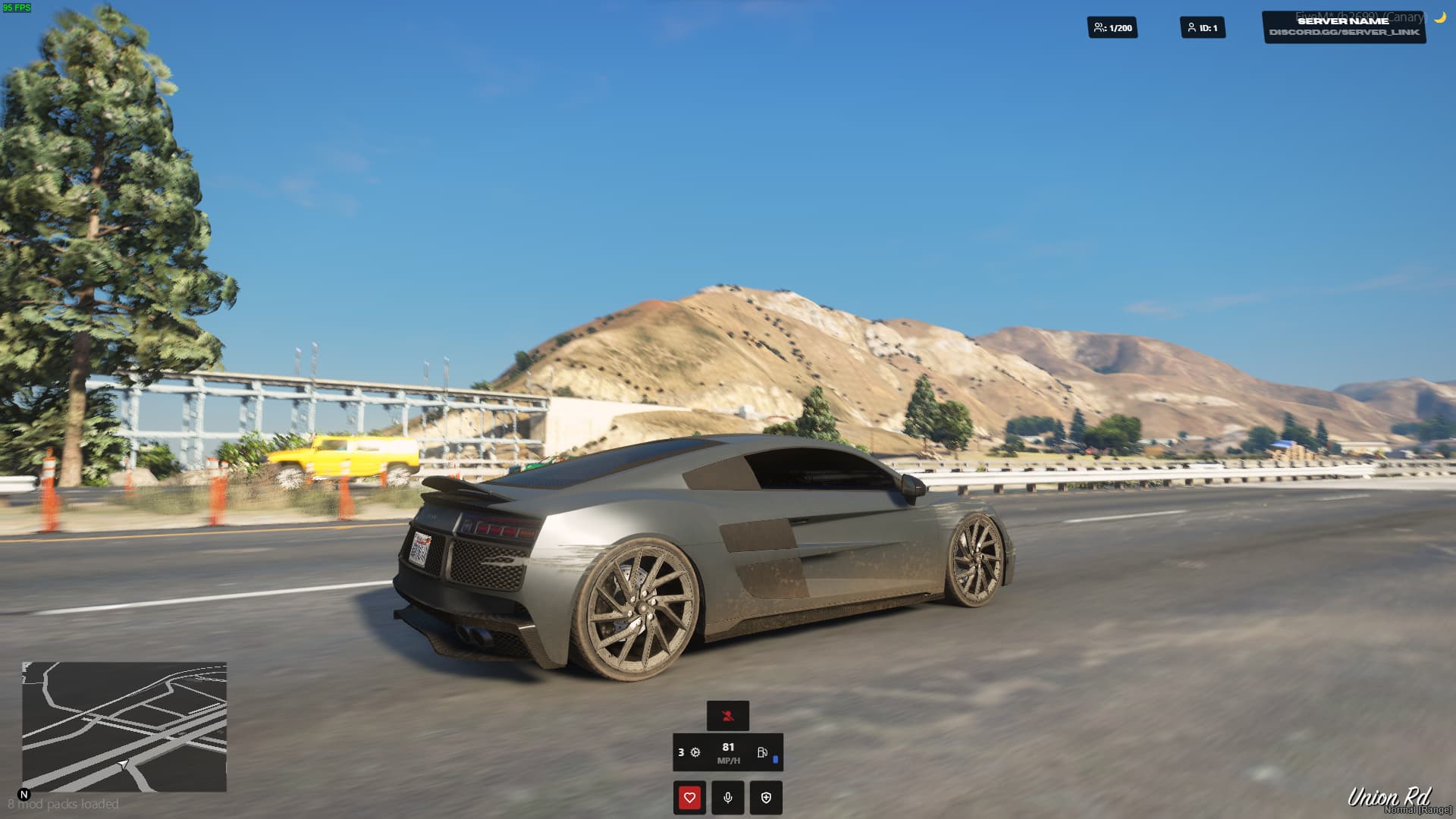Click the SERVER NAME banner
Screen dimensions: 1456x819
(x=1344, y=21)
